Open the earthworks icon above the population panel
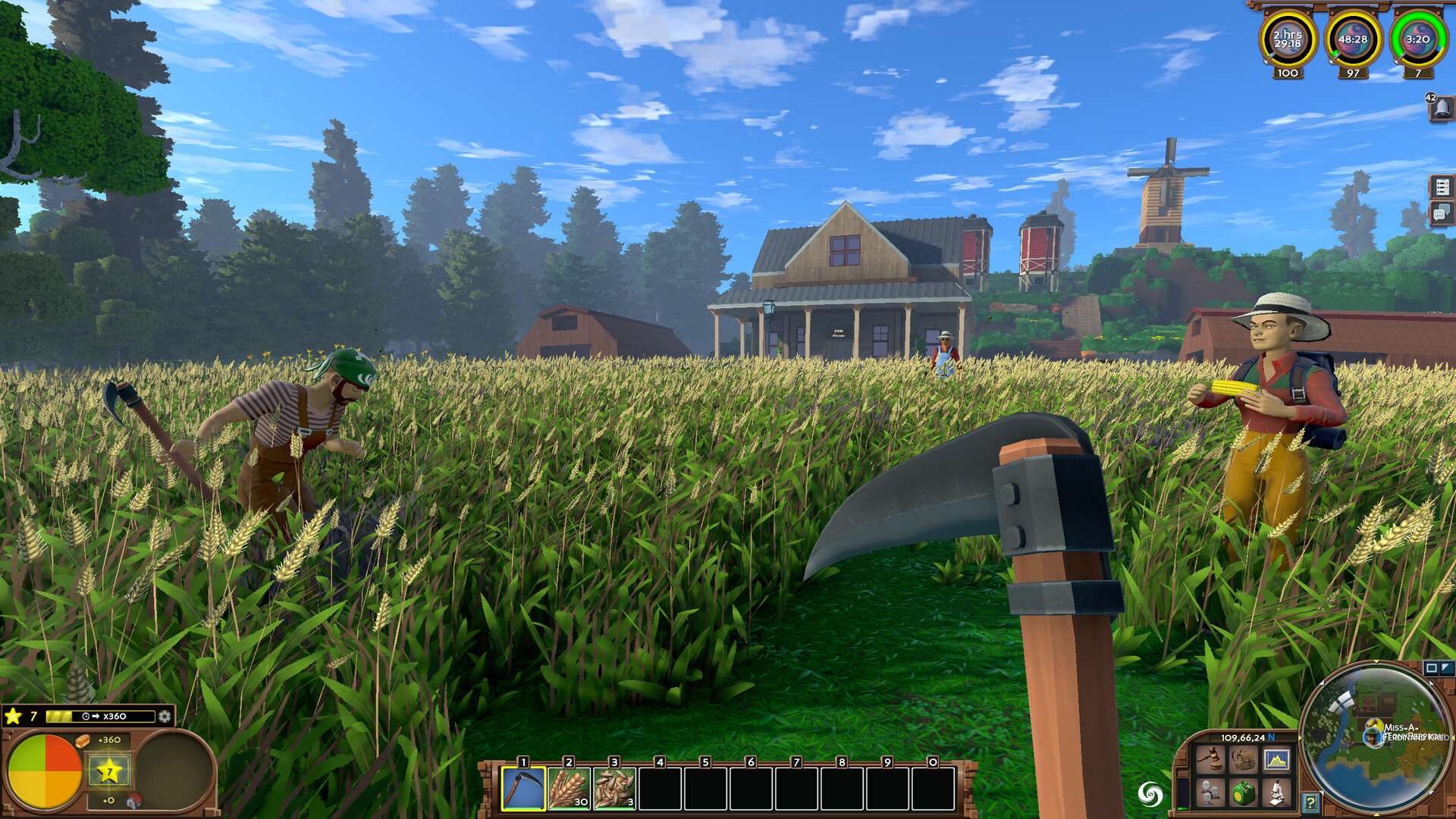 1243,759
